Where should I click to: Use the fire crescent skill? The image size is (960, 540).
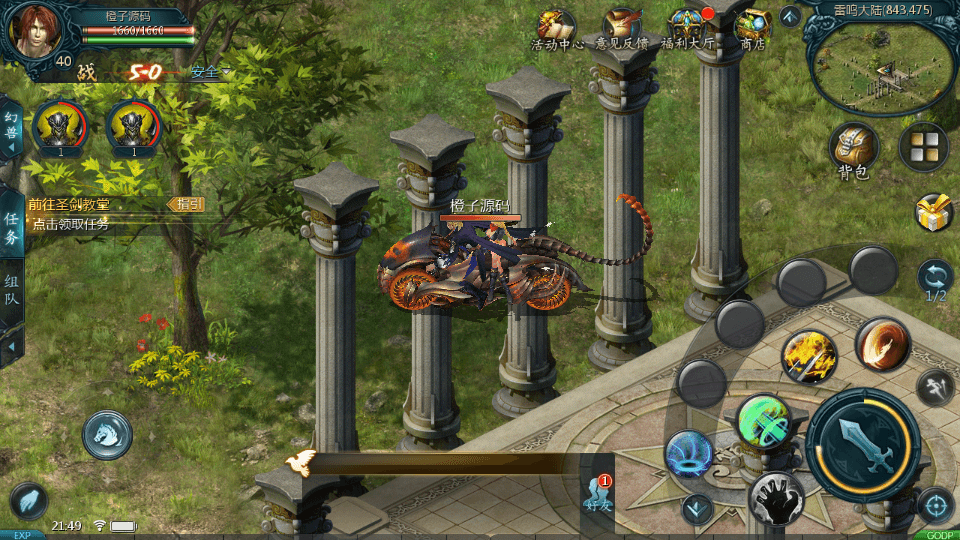882,344
